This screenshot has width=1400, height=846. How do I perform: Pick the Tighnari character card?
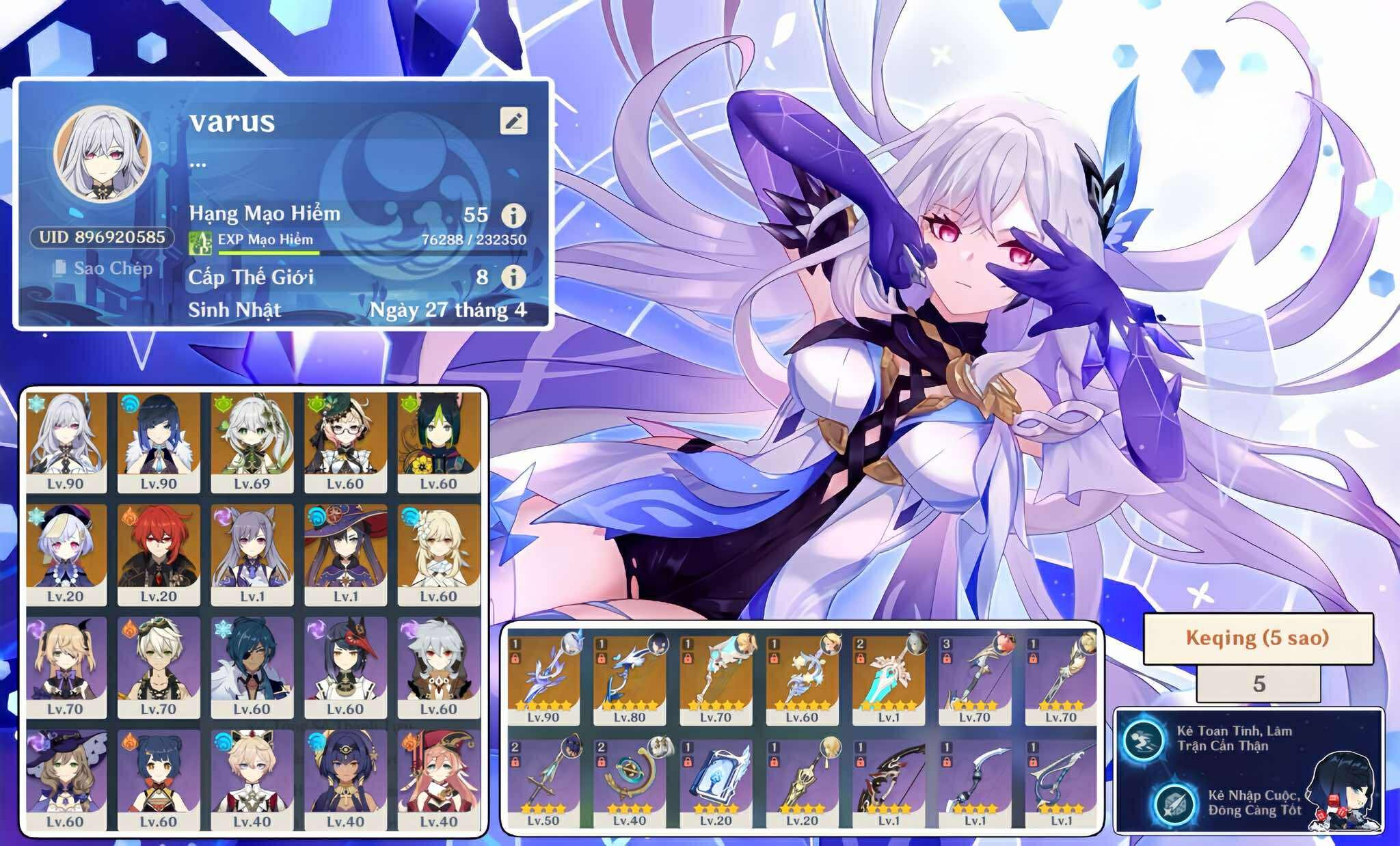coord(438,441)
